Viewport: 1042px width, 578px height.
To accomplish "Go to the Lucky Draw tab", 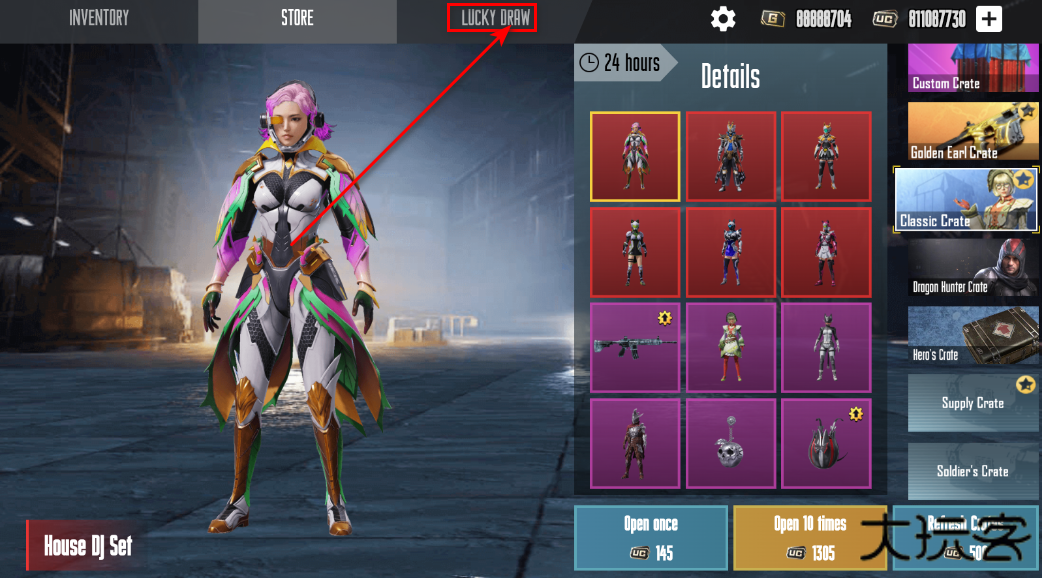I will pyautogui.click(x=495, y=18).
